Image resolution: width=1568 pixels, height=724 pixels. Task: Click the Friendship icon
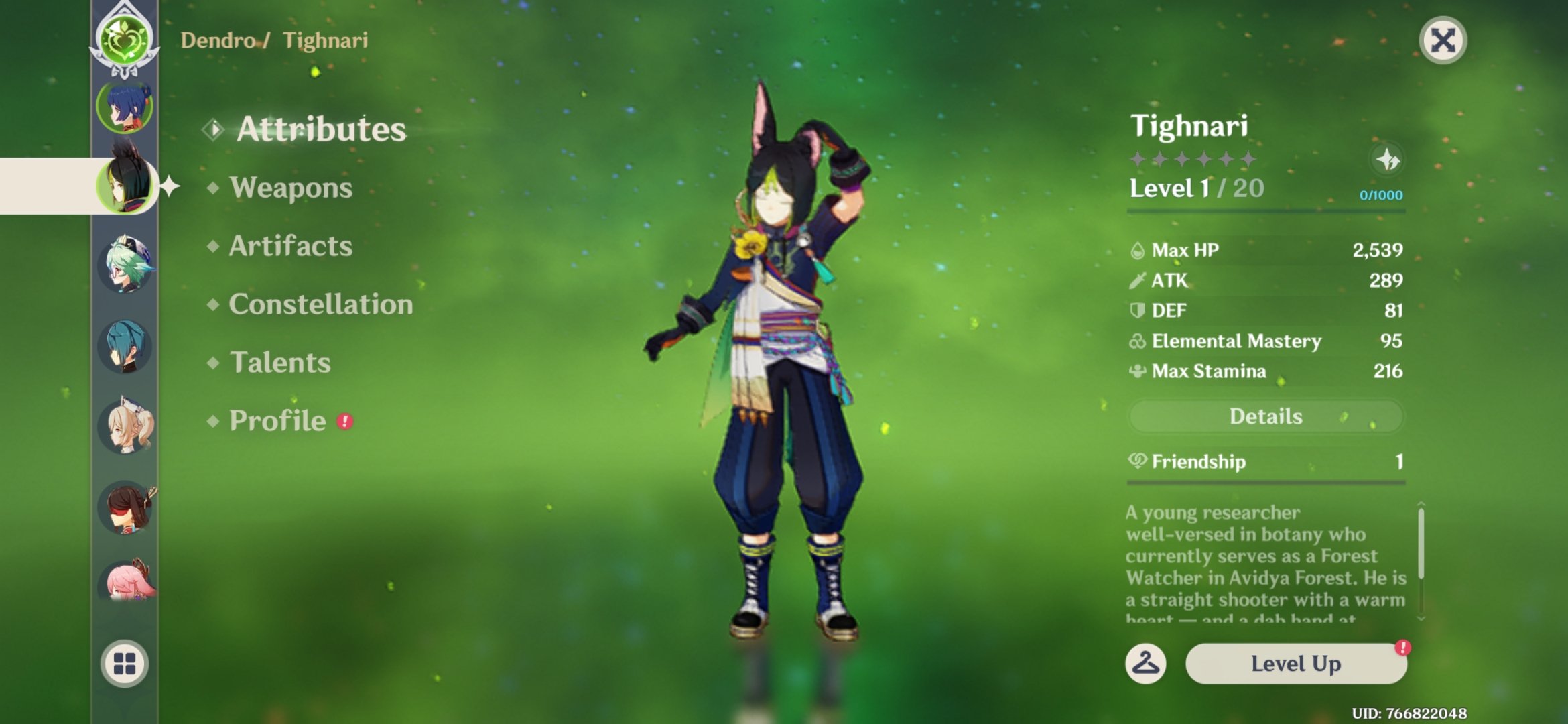pos(1140,461)
